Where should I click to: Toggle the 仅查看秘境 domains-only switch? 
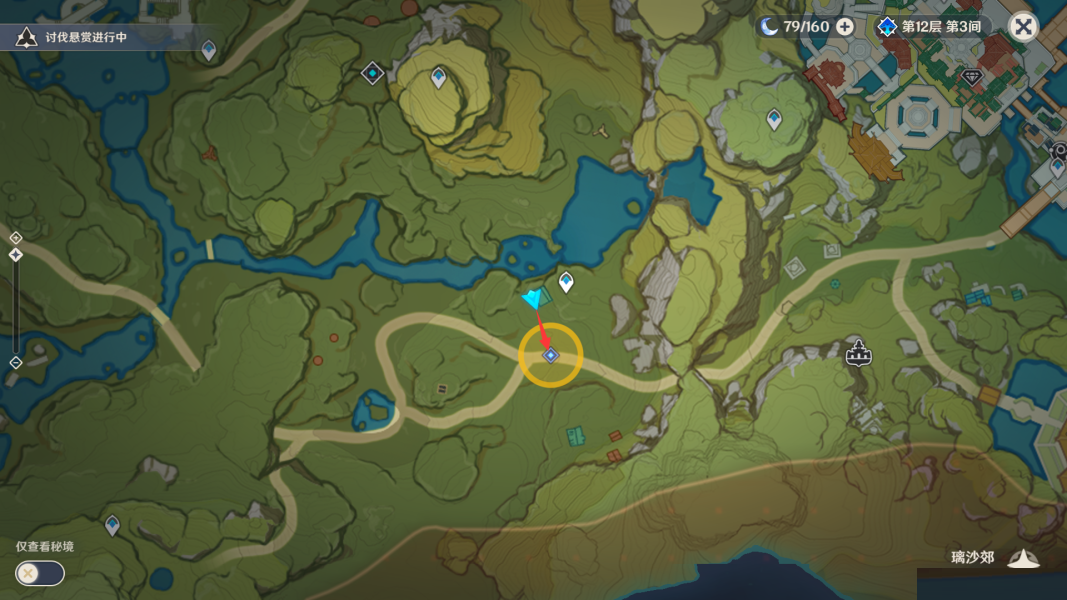[40, 573]
